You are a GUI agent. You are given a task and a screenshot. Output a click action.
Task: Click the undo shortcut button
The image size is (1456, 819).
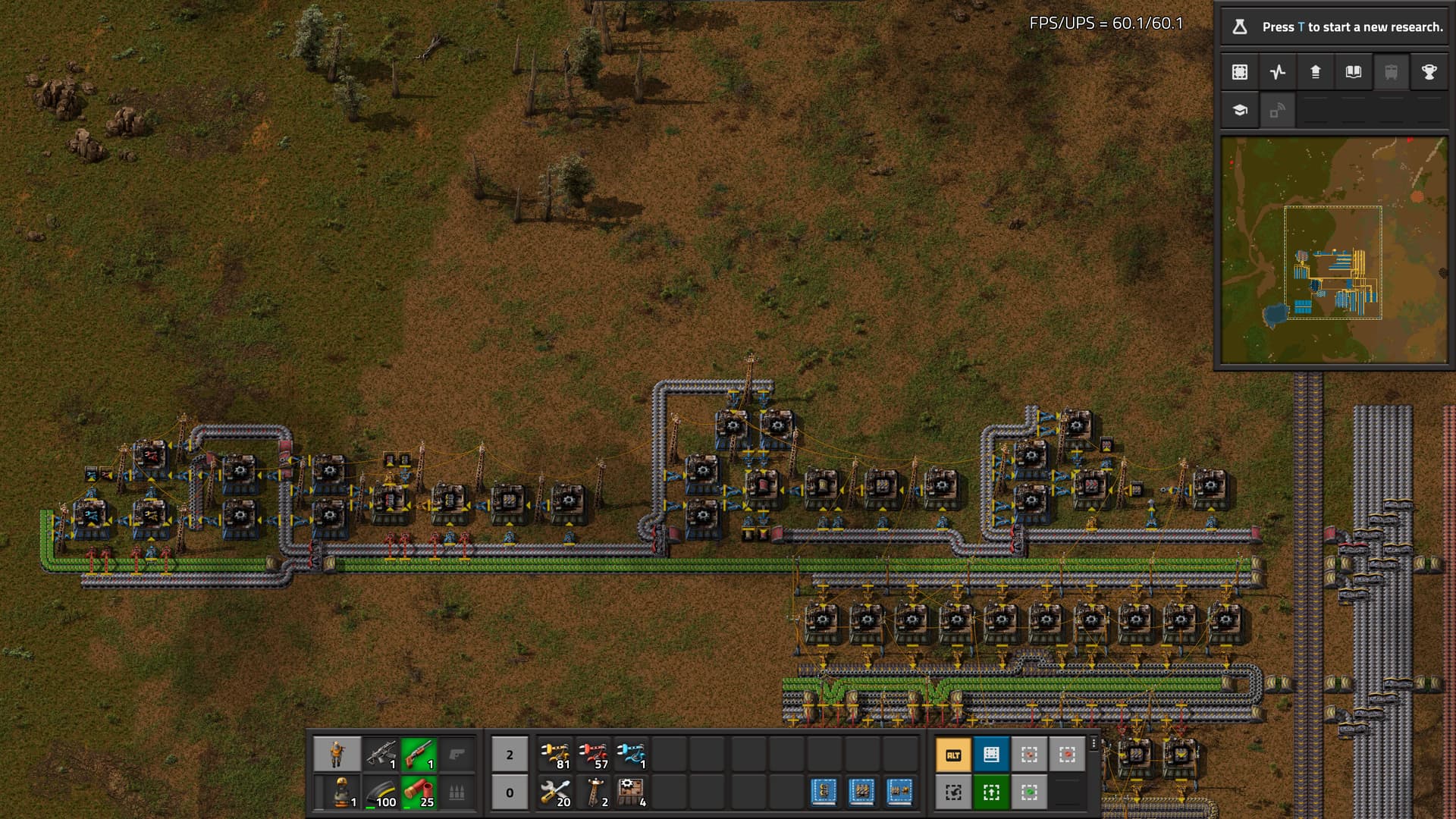[953, 792]
